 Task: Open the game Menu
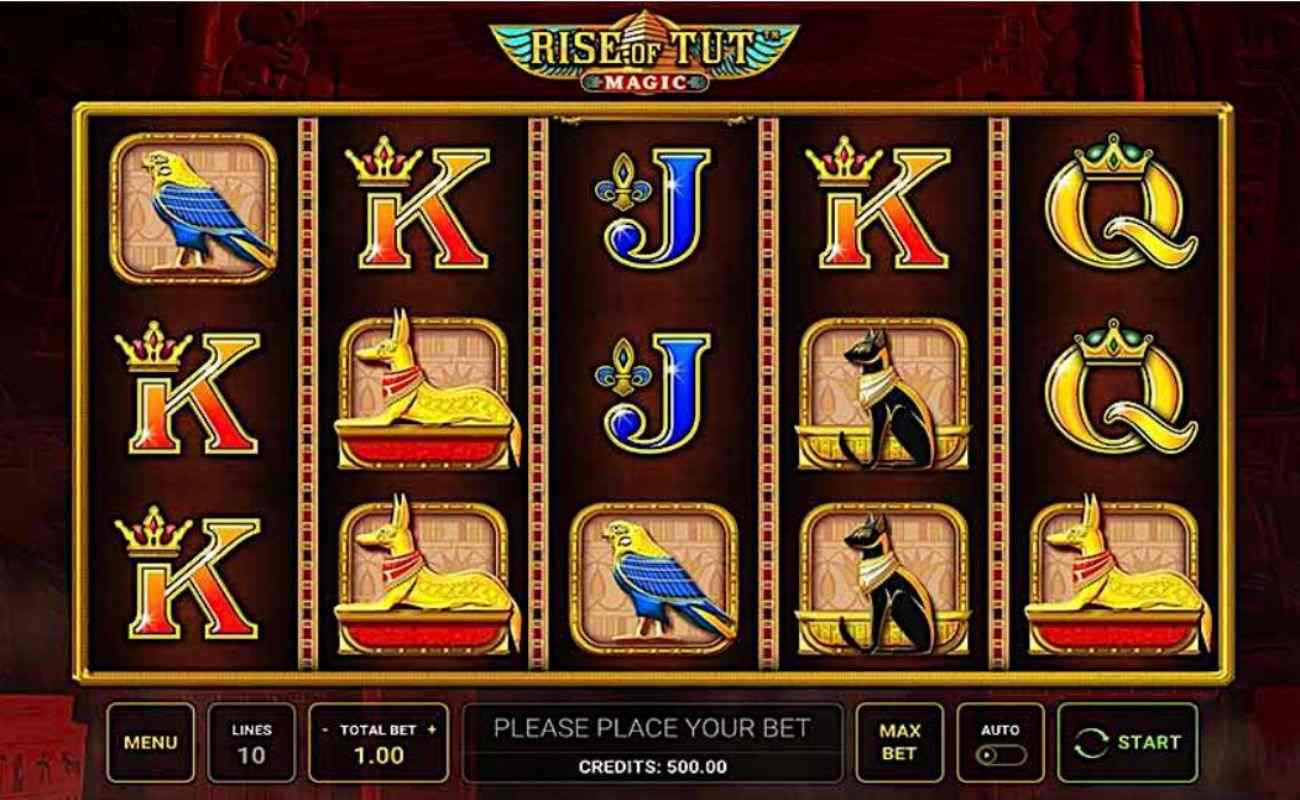point(150,742)
